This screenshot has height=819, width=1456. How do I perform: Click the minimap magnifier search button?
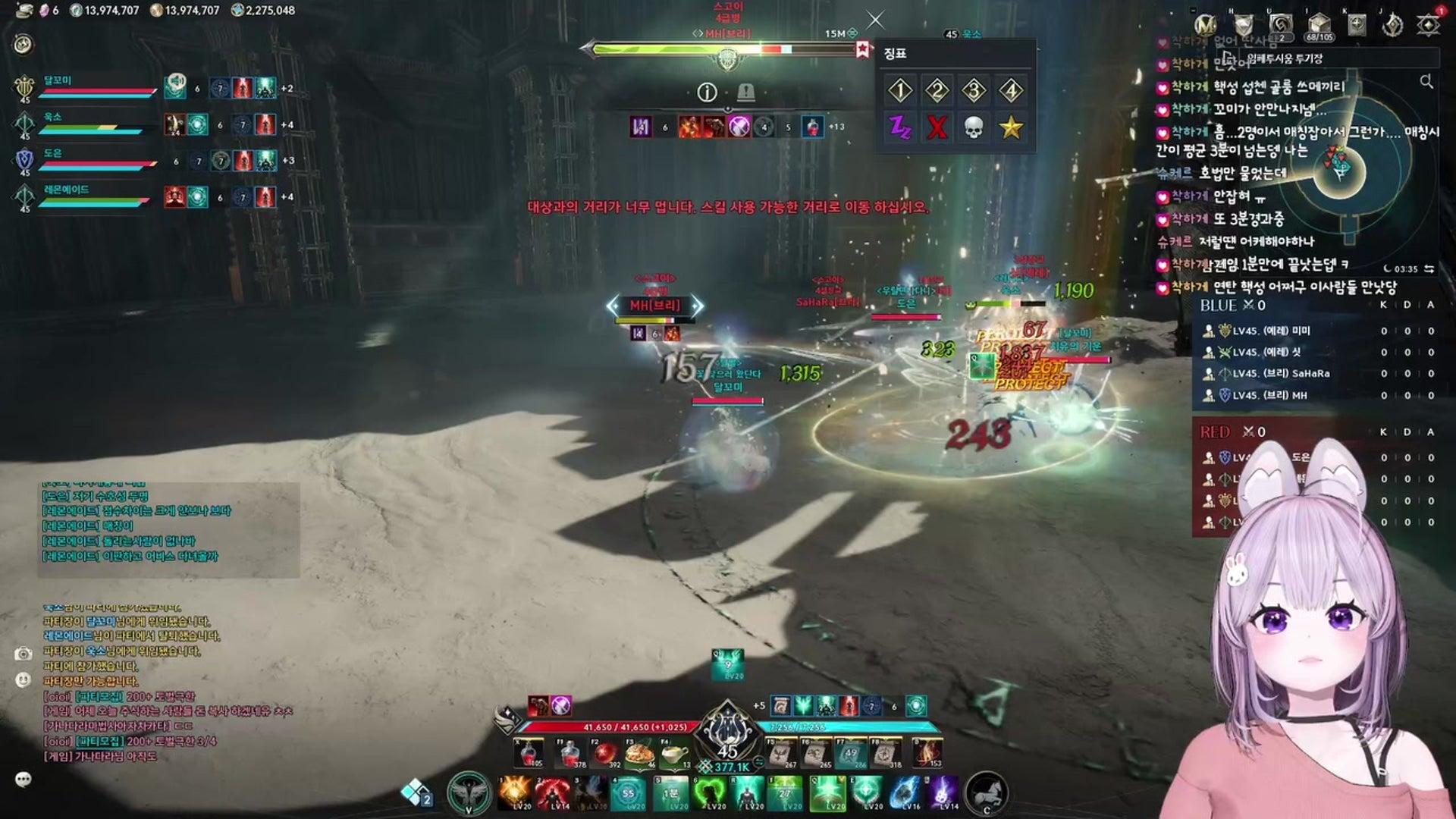click(x=1426, y=81)
